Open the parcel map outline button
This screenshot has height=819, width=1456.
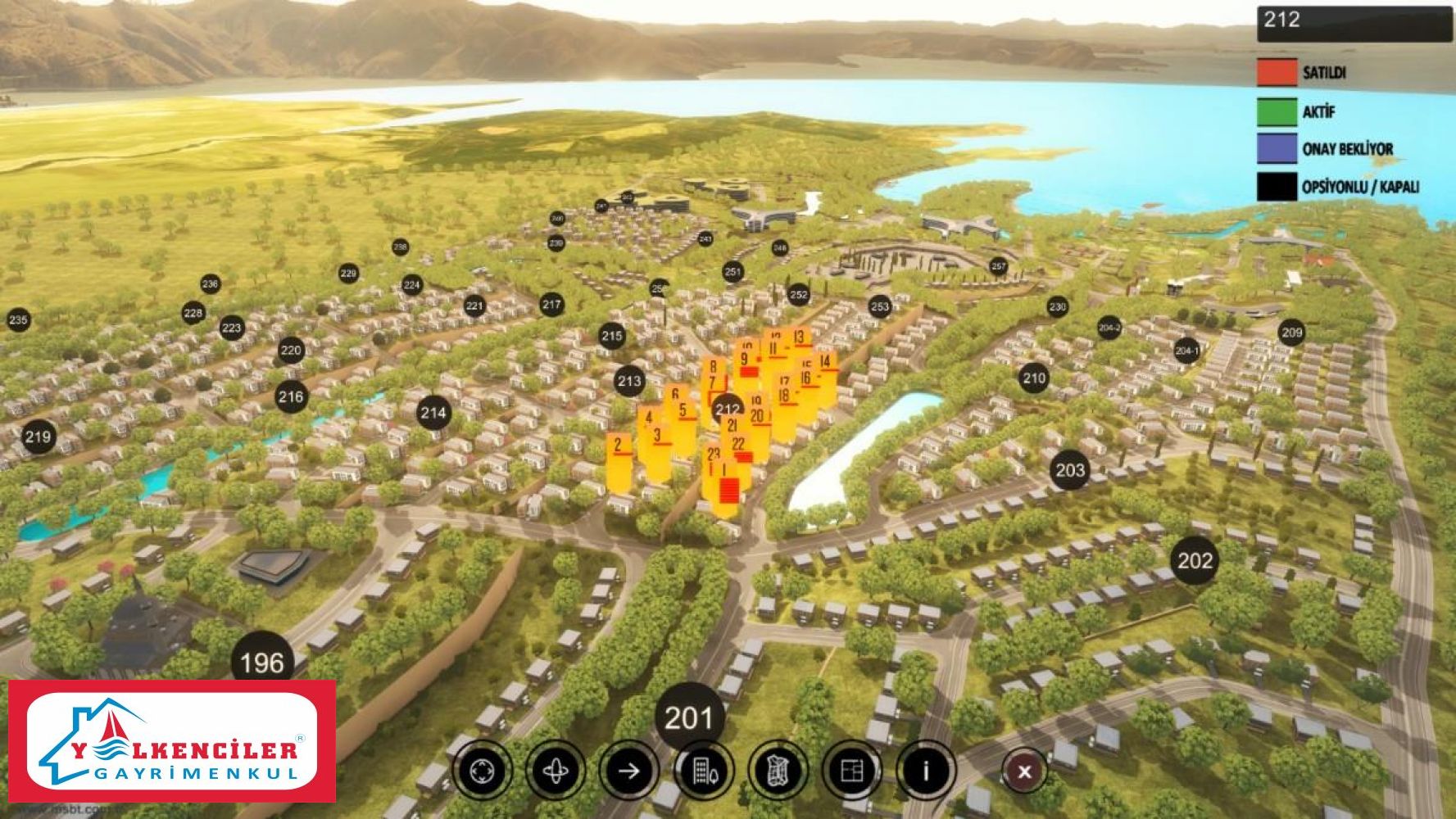(x=778, y=771)
